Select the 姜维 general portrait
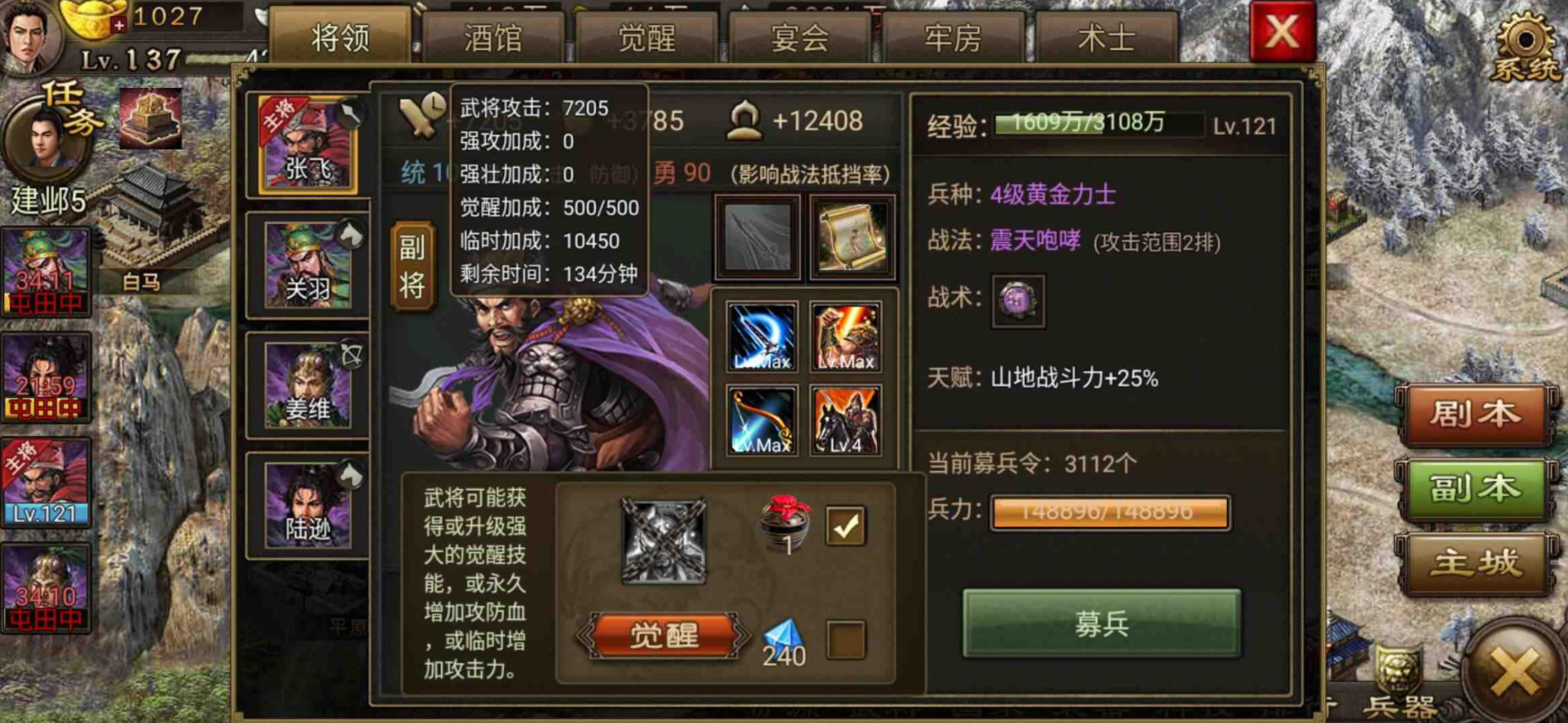1568x723 pixels. pyautogui.click(x=307, y=388)
